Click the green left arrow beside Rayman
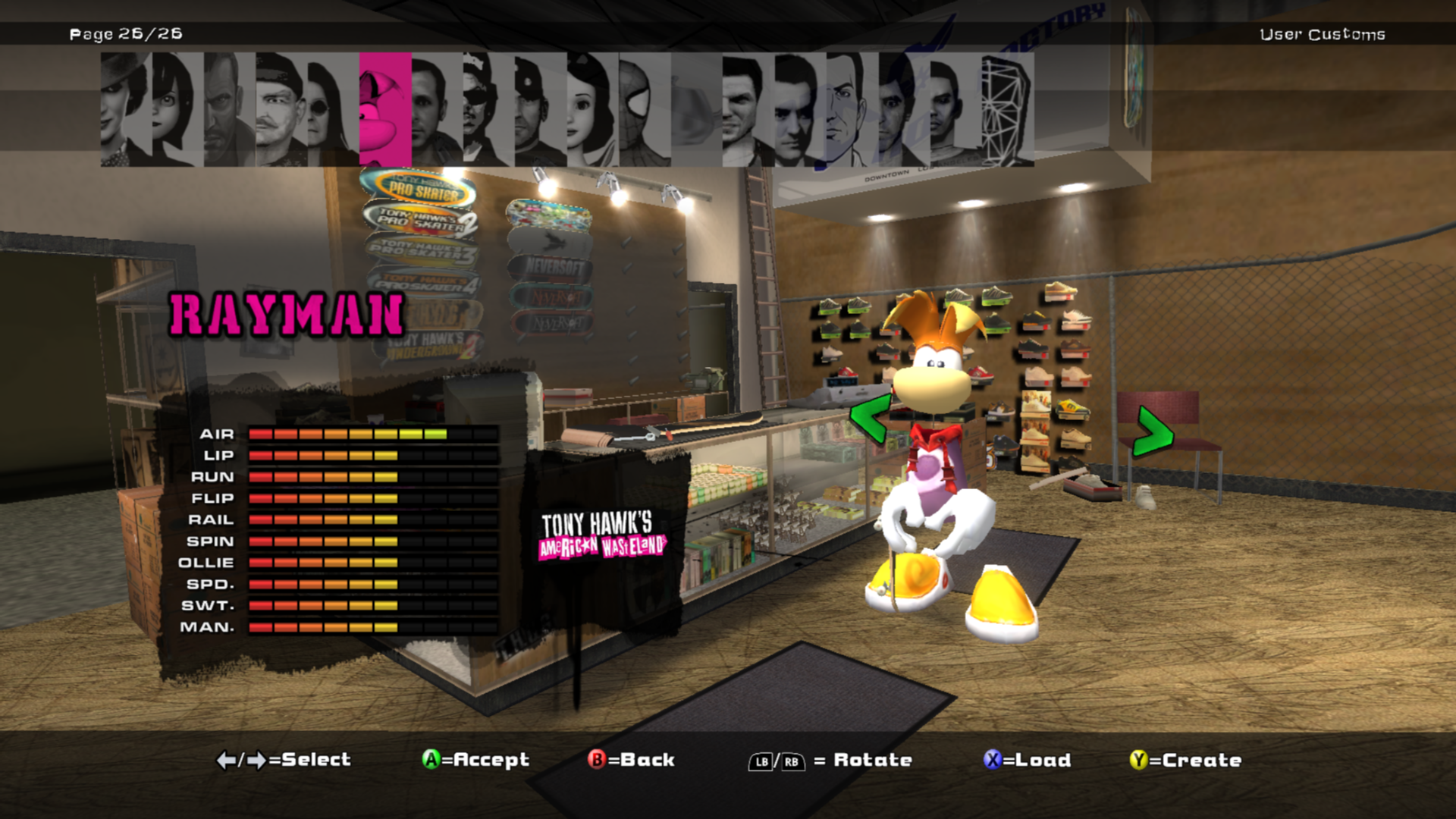 point(869,418)
